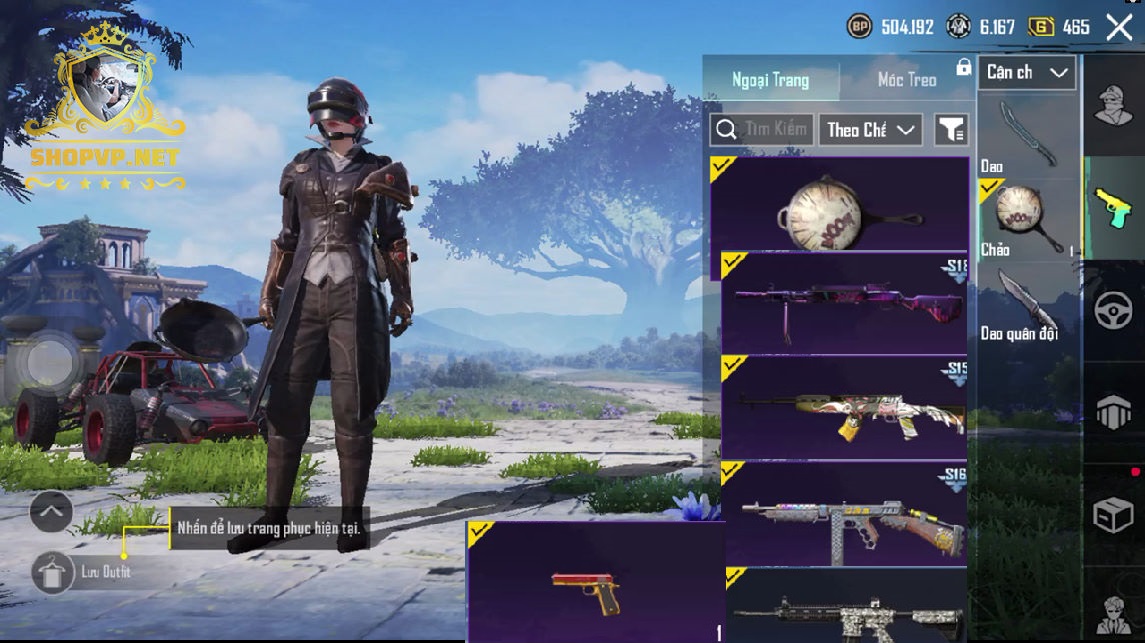The width and height of the screenshot is (1145, 643).
Task: Pick the purple machine gun skin
Action: (843, 303)
